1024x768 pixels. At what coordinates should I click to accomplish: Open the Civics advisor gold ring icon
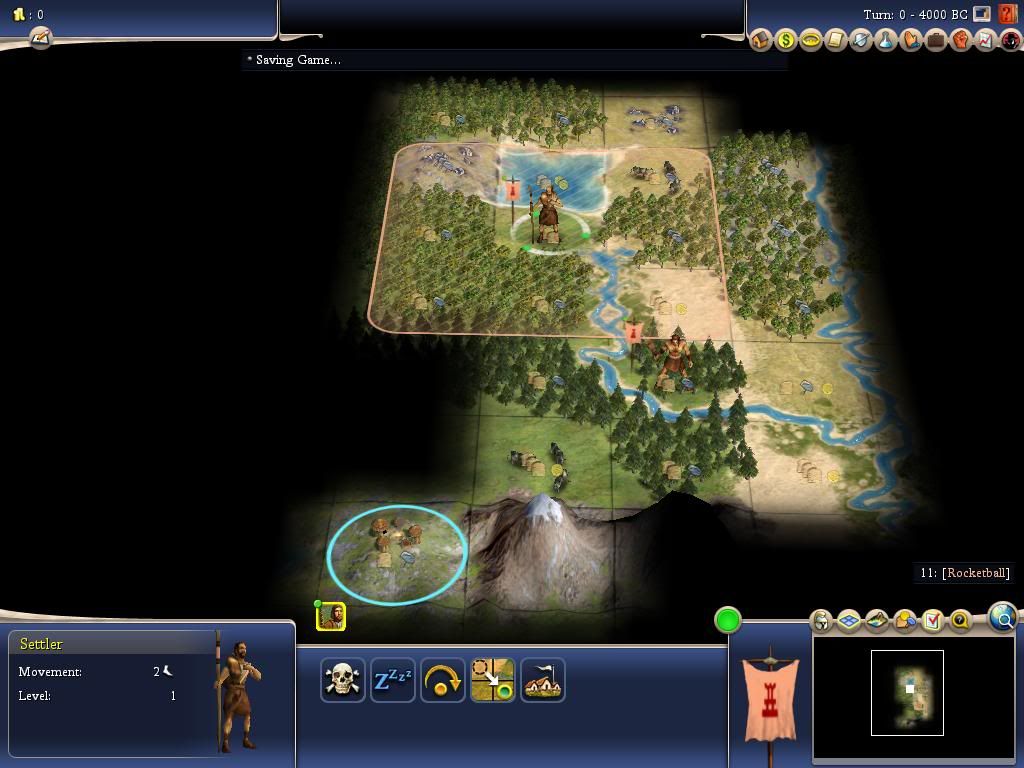click(x=811, y=40)
